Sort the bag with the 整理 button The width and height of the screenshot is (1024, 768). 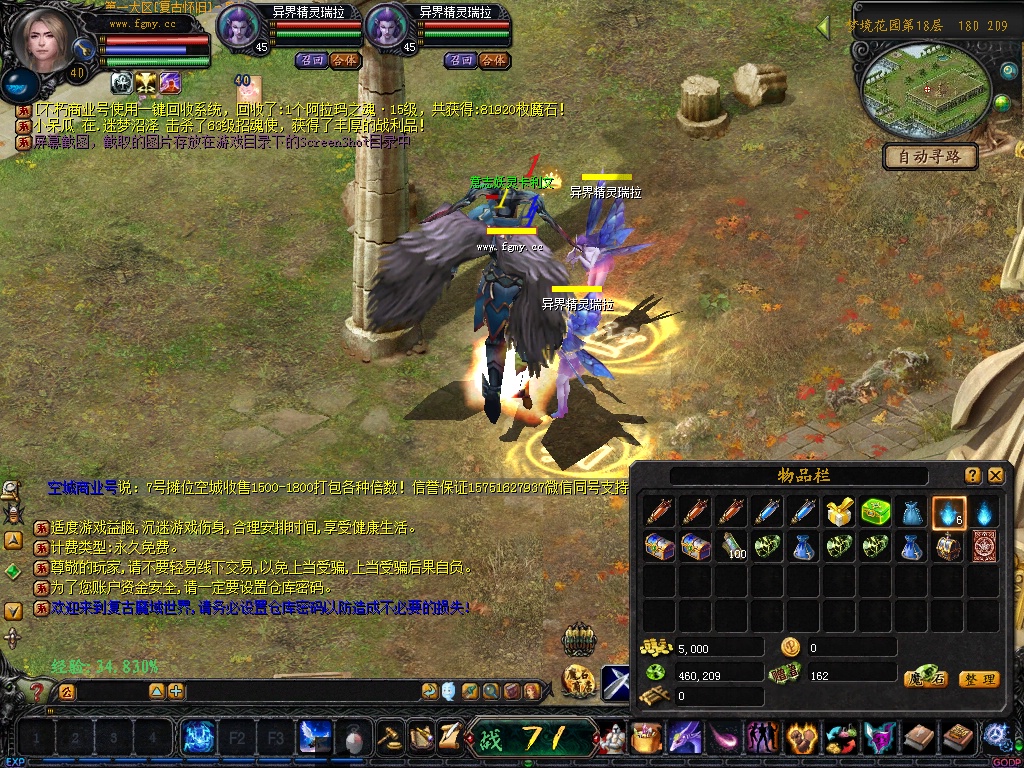point(979,679)
